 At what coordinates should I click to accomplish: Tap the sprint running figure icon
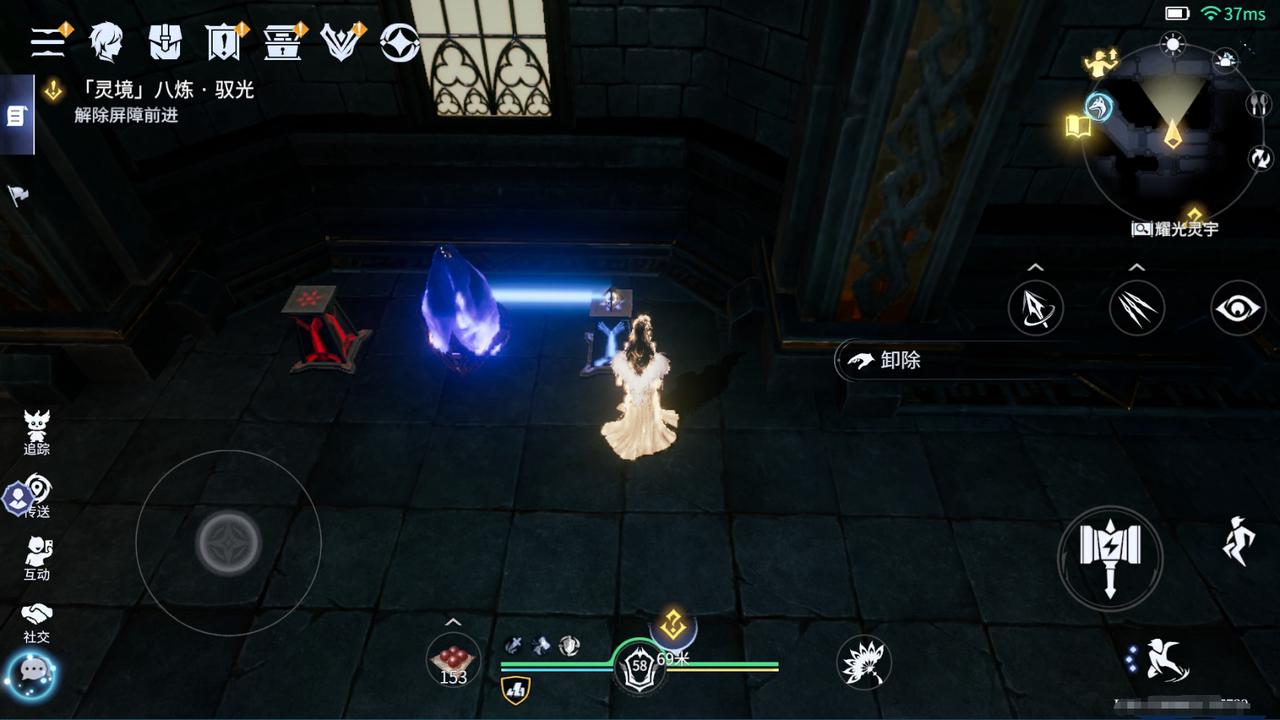tap(1238, 541)
